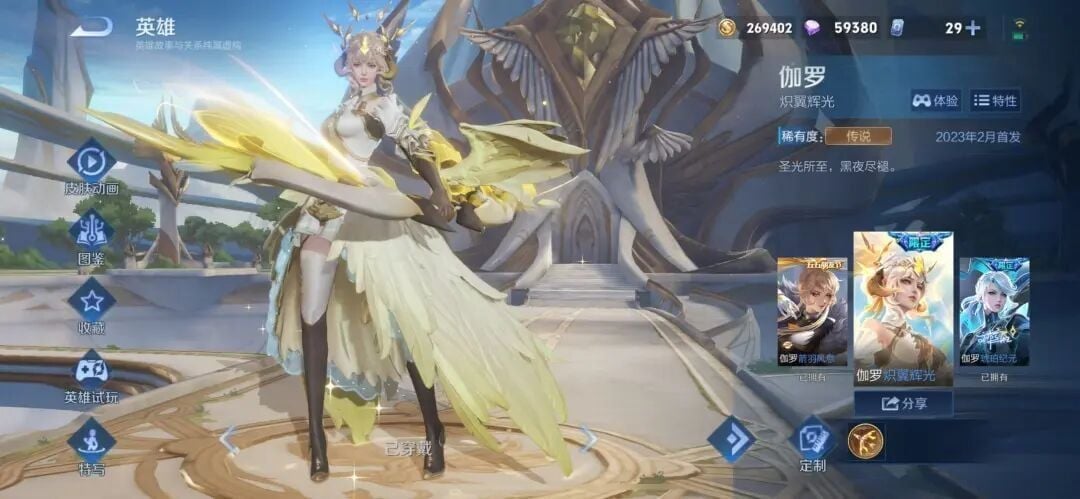Click the gold coin currency icon
This screenshot has width=1080, height=499.
point(727,28)
